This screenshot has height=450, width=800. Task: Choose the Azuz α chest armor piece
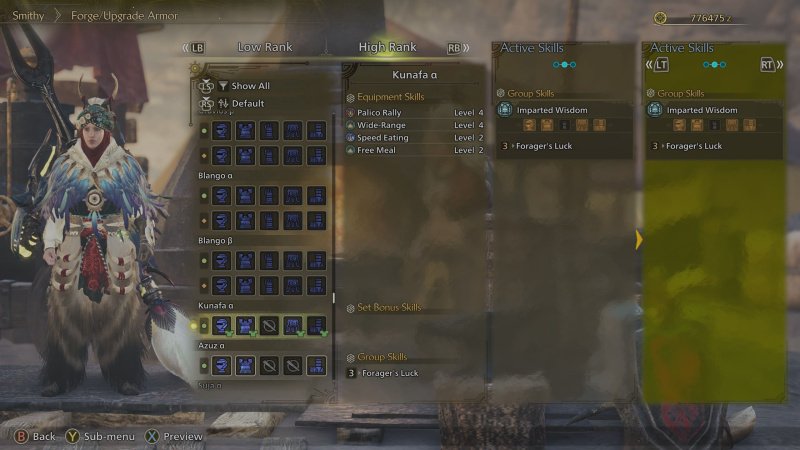point(245,366)
